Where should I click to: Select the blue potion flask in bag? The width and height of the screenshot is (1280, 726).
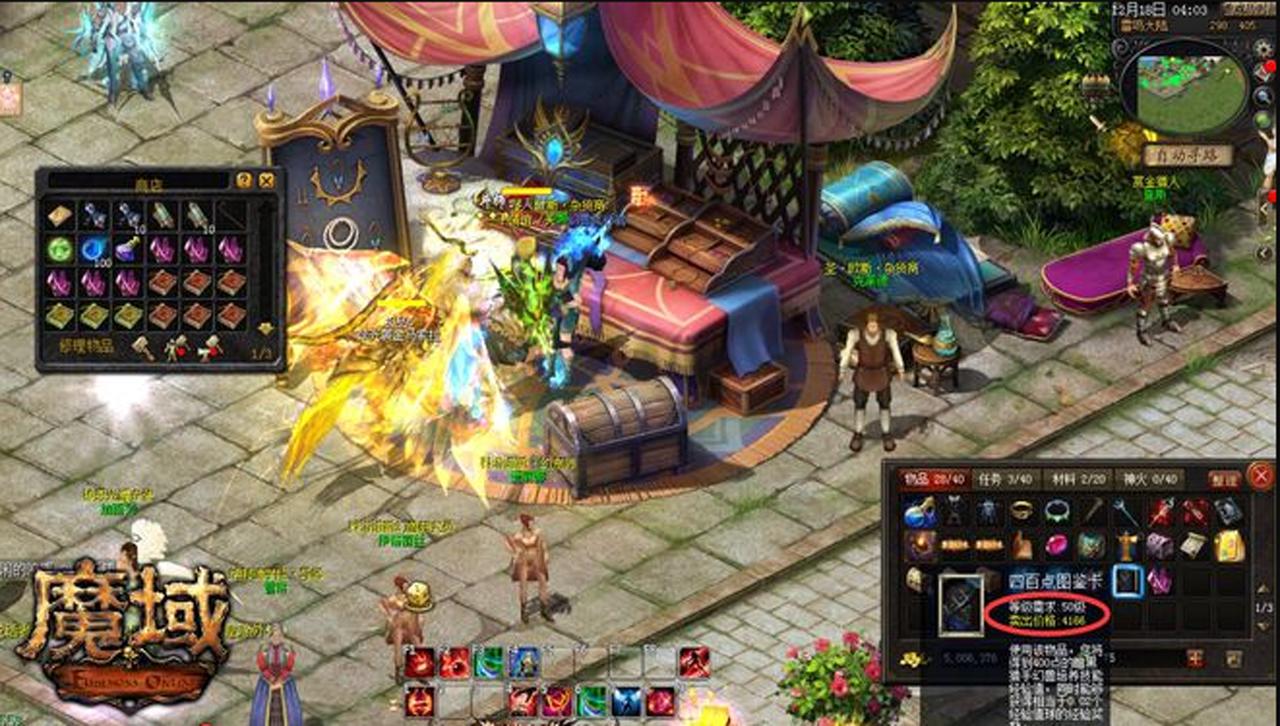[918, 513]
